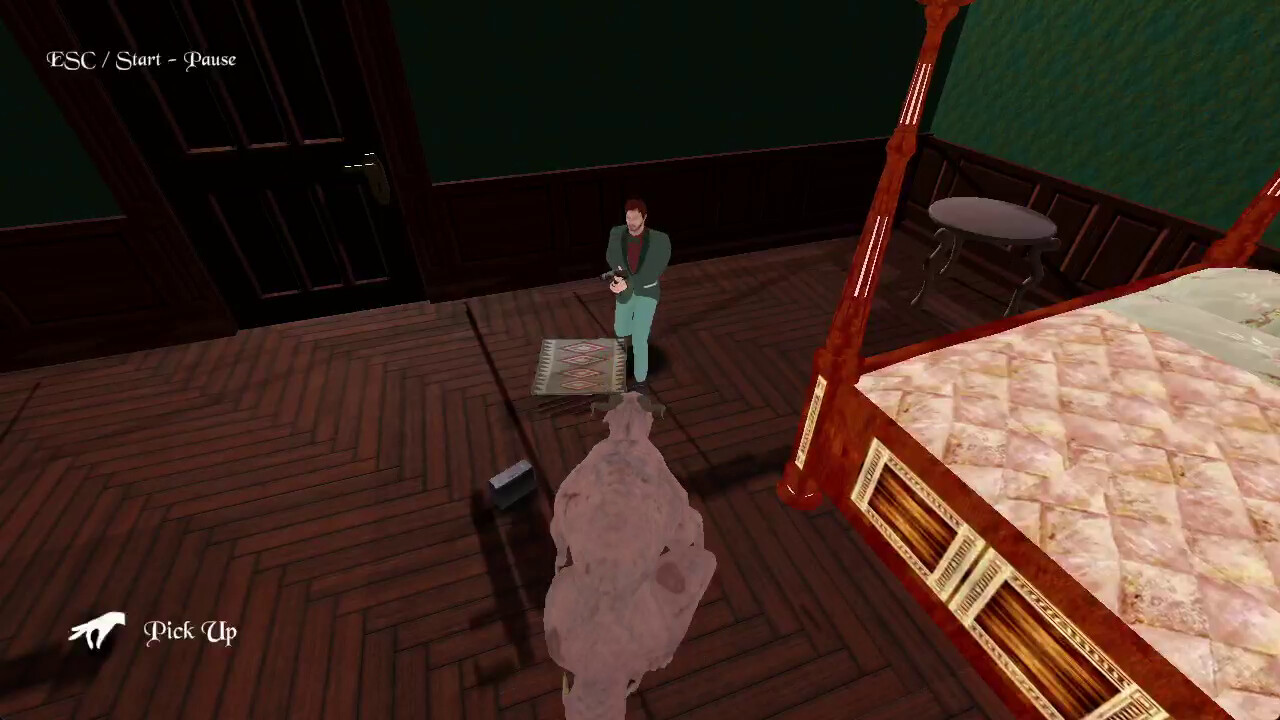Image resolution: width=1280 pixels, height=720 pixels.
Task: Select the Pick Up prompt text
Action: [x=190, y=631]
